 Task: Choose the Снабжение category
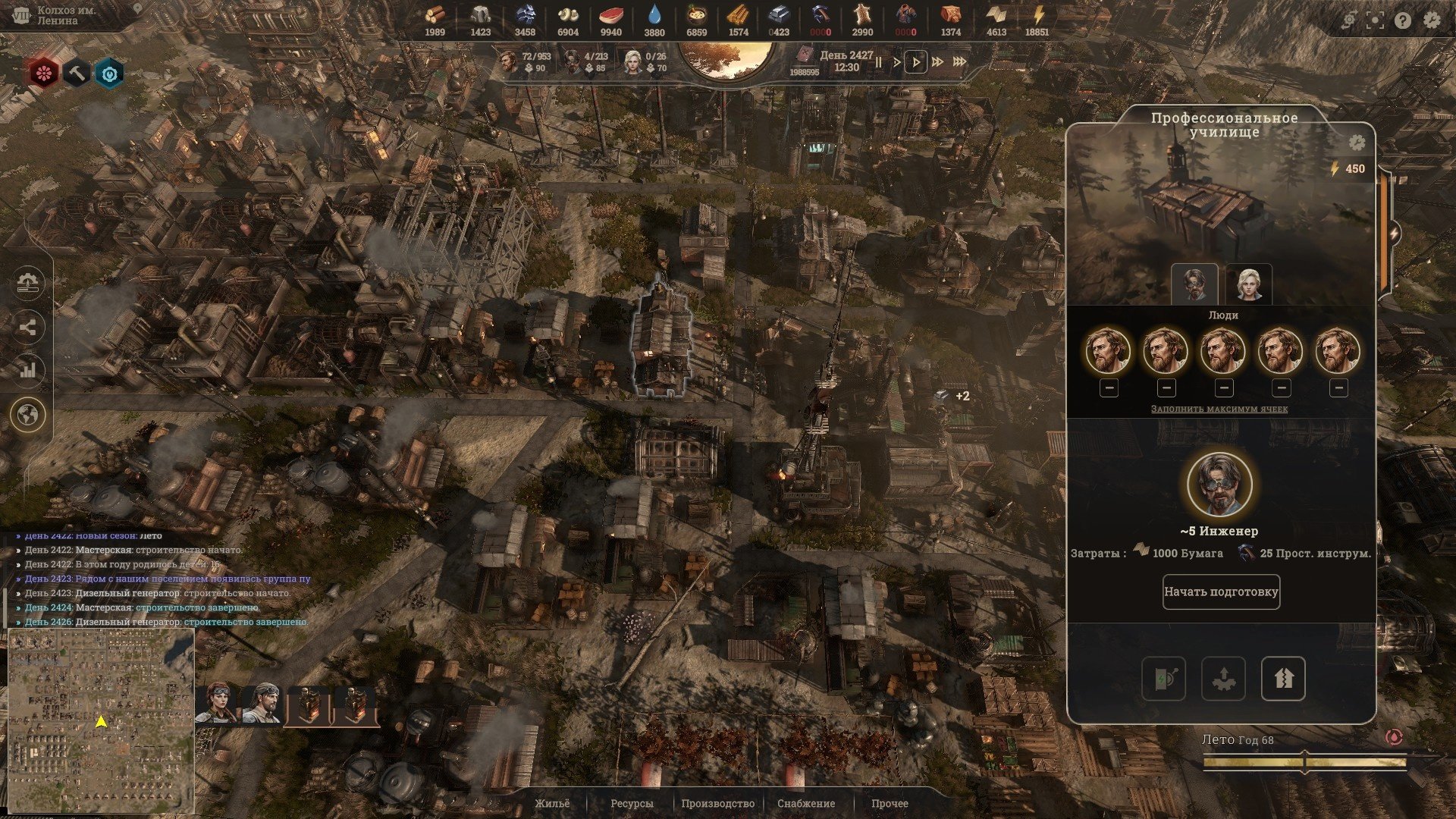(x=805, y=803)
